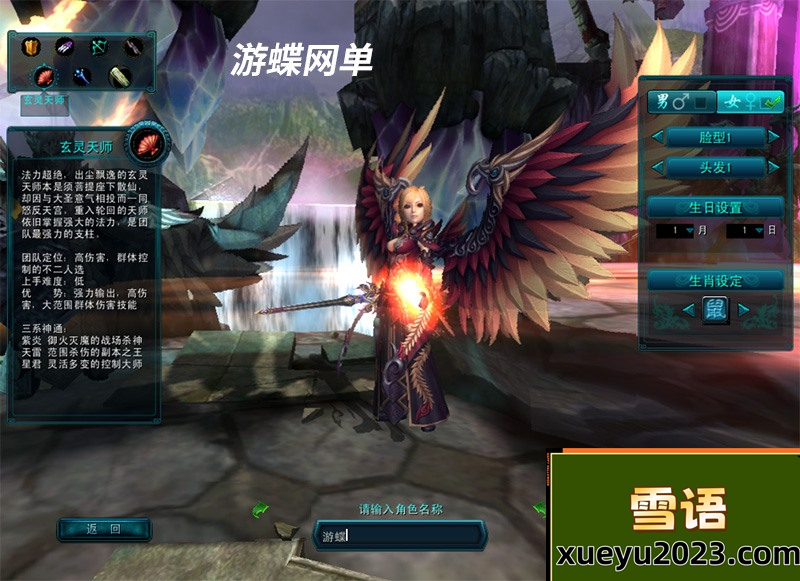Viewport: 800px width, 581px height.
Task: Select the dark twin-blade class icon
Action: coord(133,47)
